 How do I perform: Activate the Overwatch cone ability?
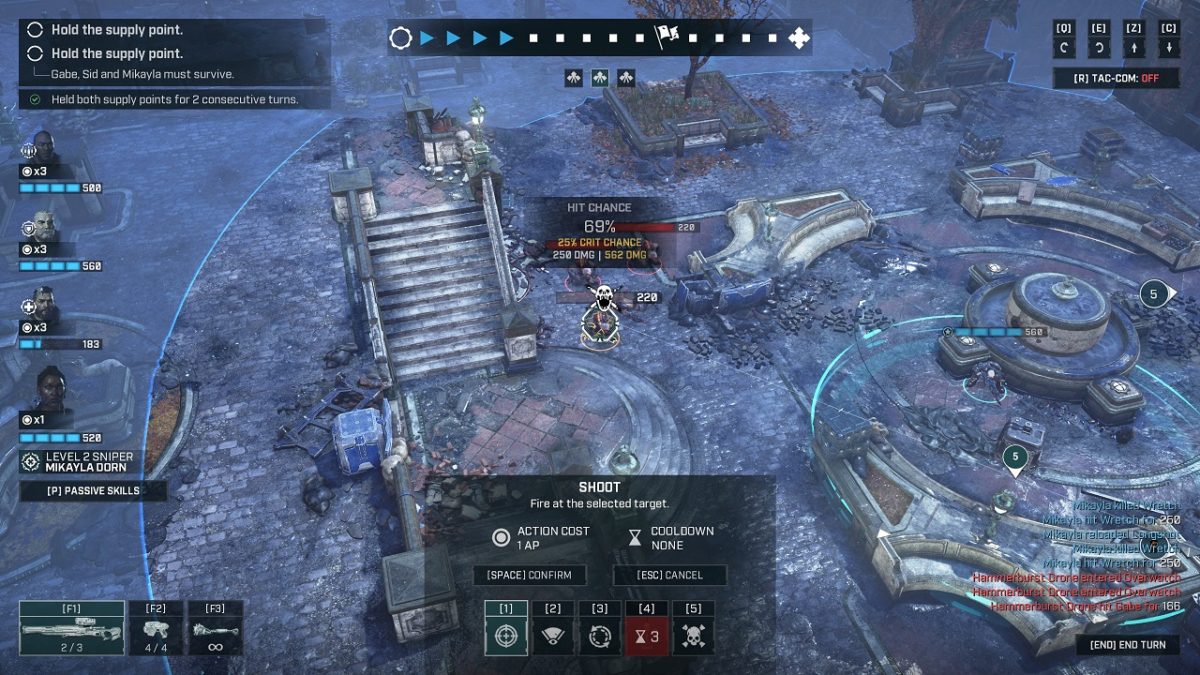point(553,635)
